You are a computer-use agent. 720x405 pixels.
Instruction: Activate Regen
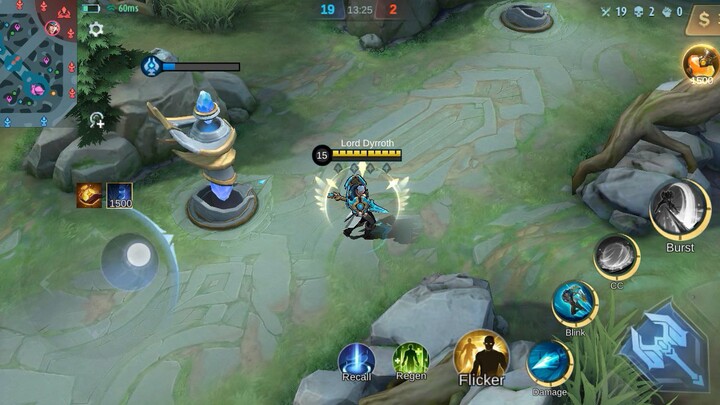(x=410, y=359)
